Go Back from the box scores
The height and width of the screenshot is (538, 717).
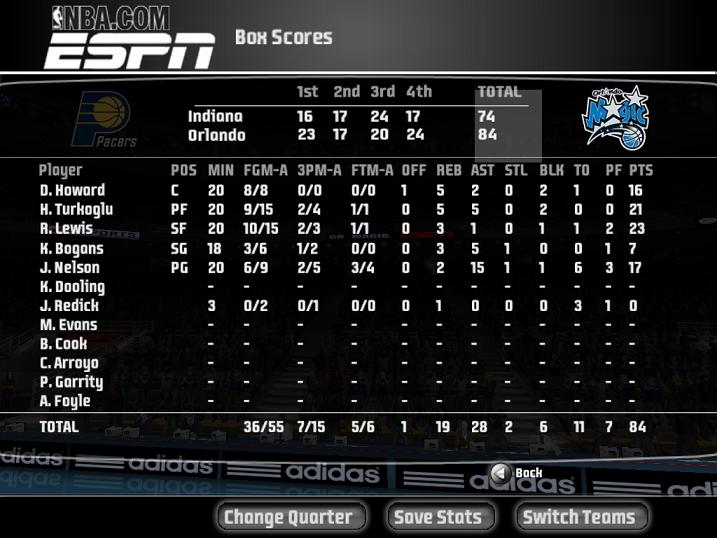517,473
